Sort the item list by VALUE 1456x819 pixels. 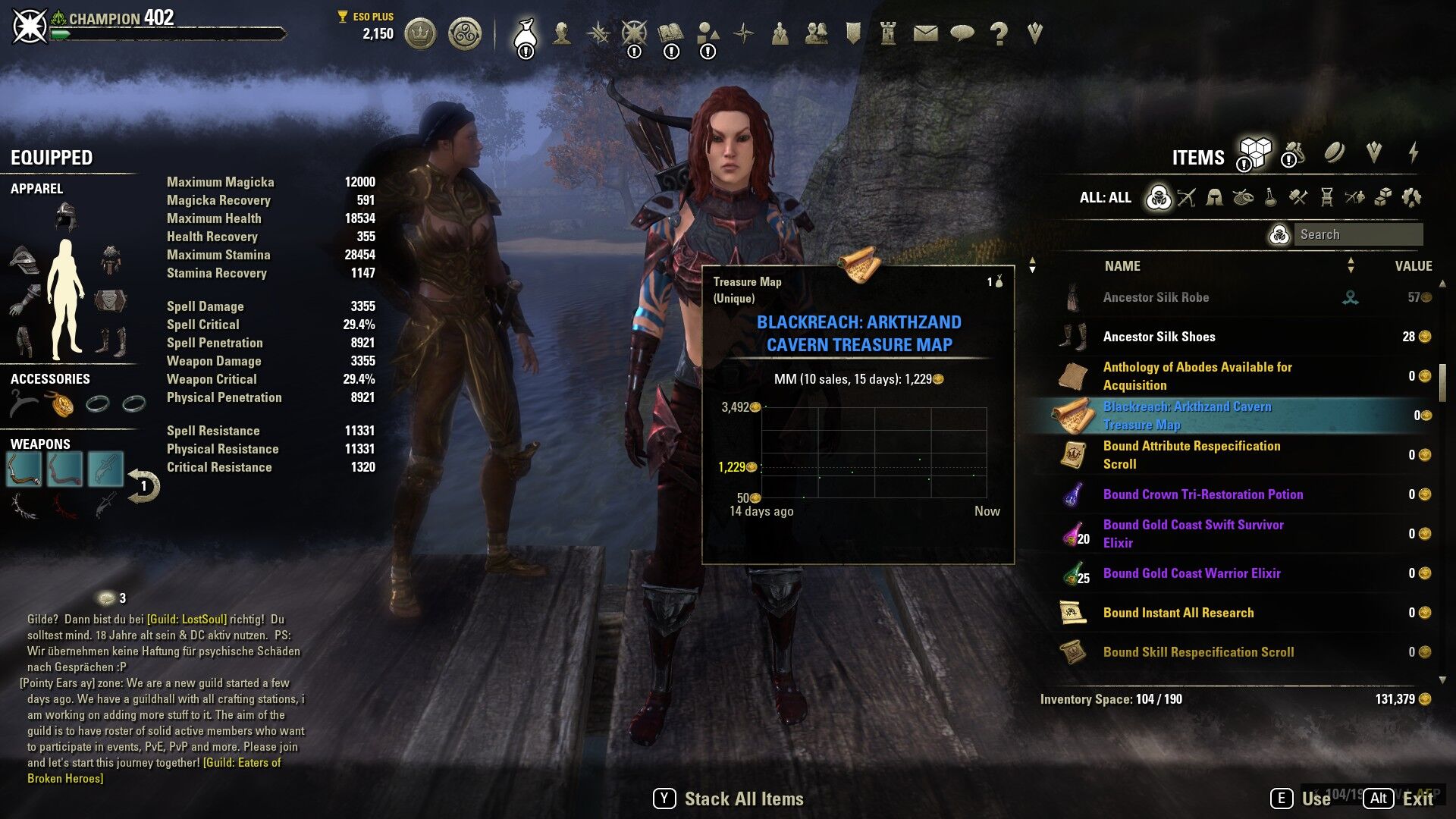1413,266
